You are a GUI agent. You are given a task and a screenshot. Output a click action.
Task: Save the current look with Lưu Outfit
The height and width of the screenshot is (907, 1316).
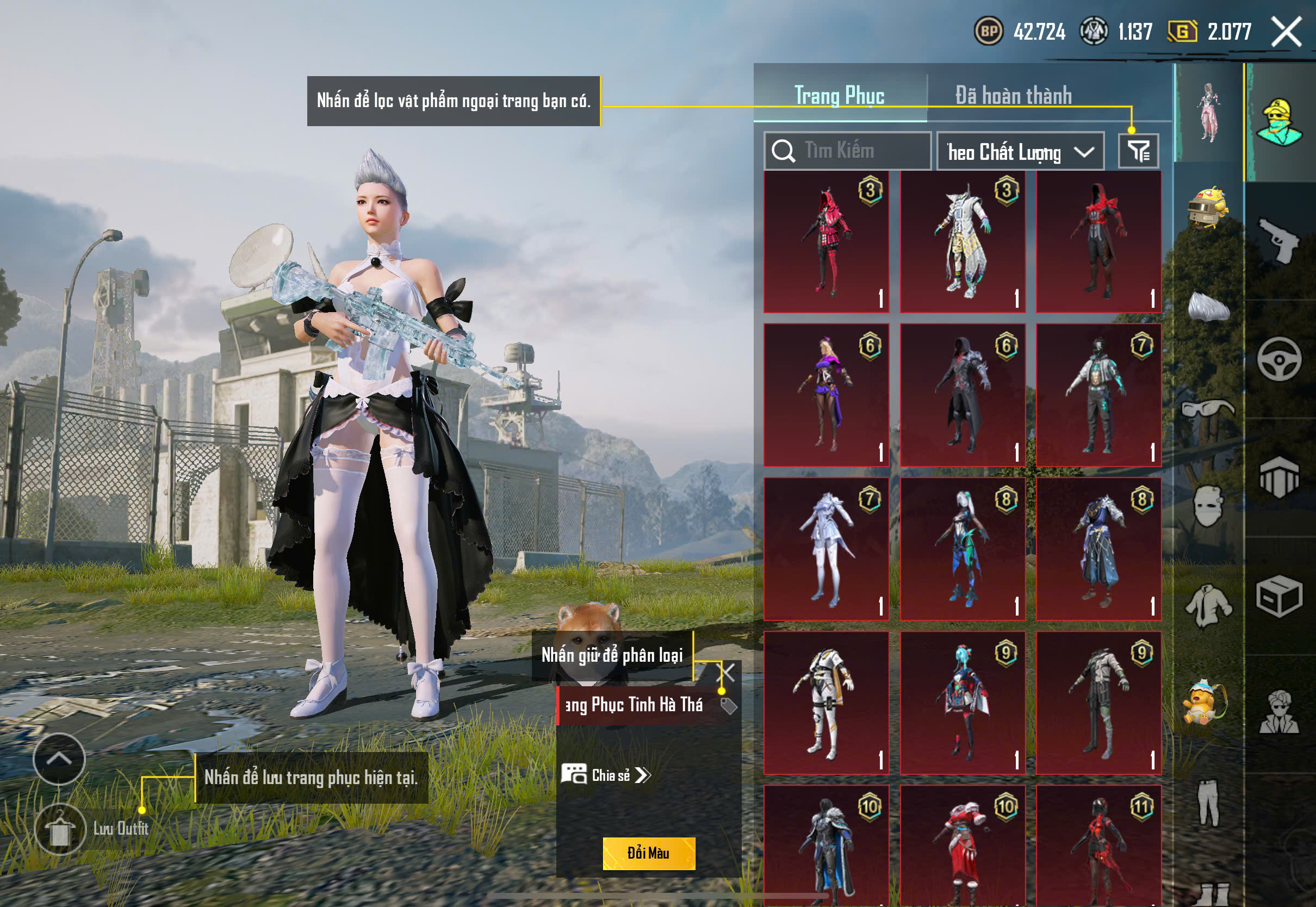click(x=60, y=829)
